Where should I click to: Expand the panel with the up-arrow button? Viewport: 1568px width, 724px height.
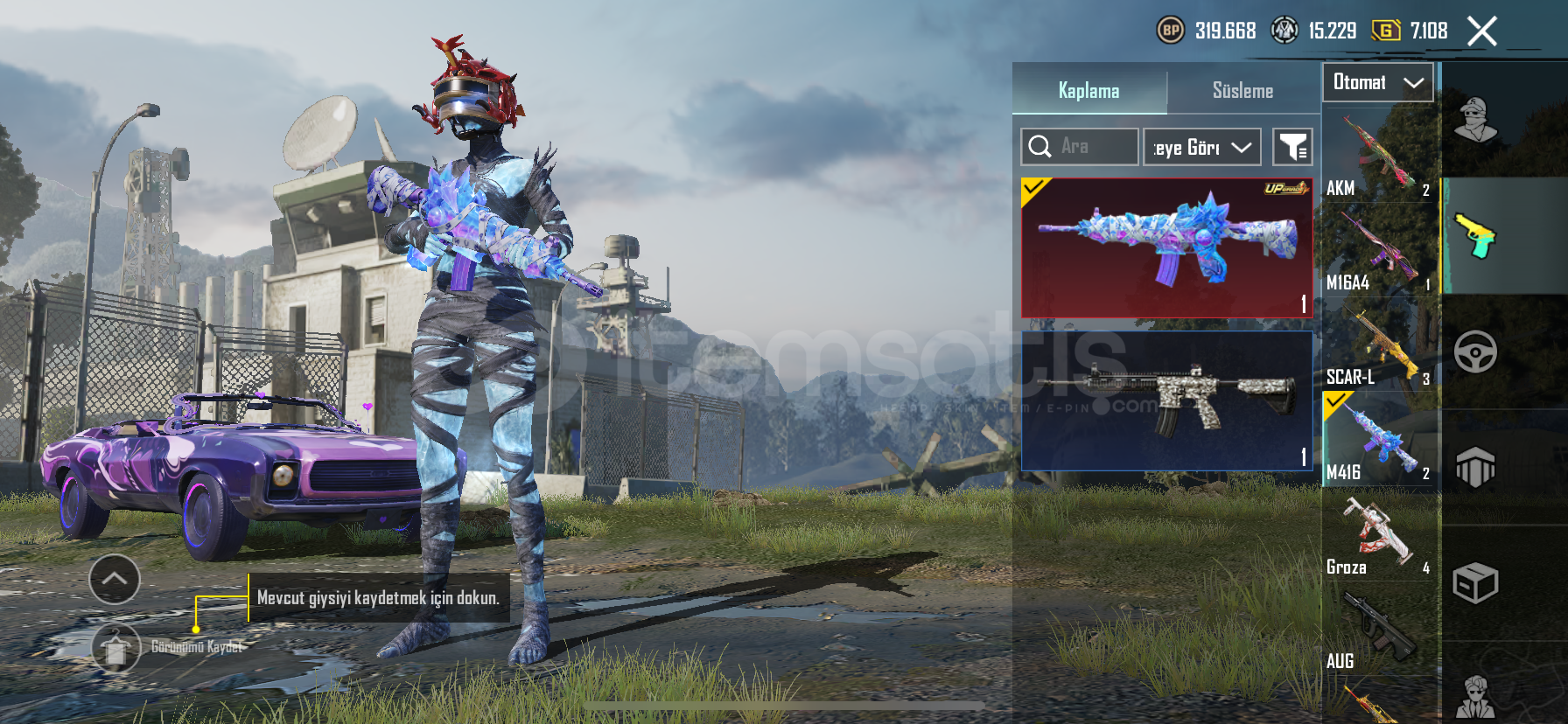115,579
